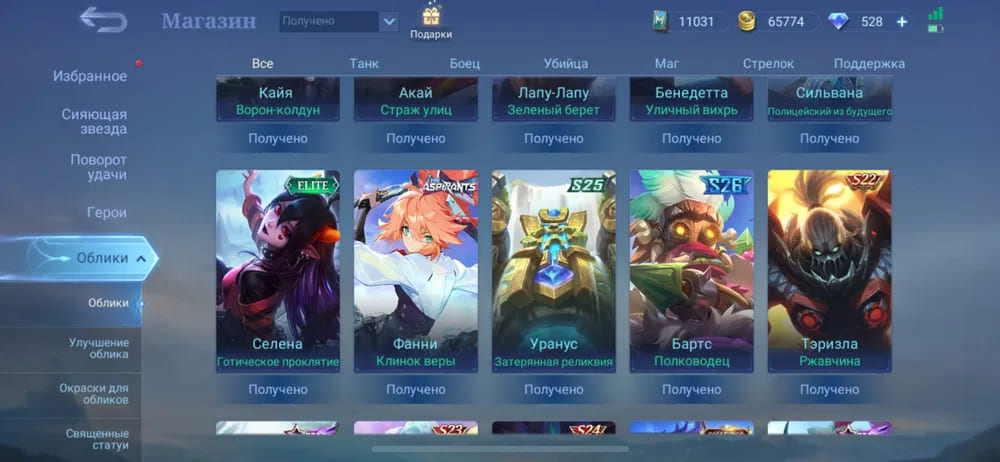Viewport: 1000px width, 462px height.
Task: Collapse the Облики menu expander
Action: [x=141, y=258]
